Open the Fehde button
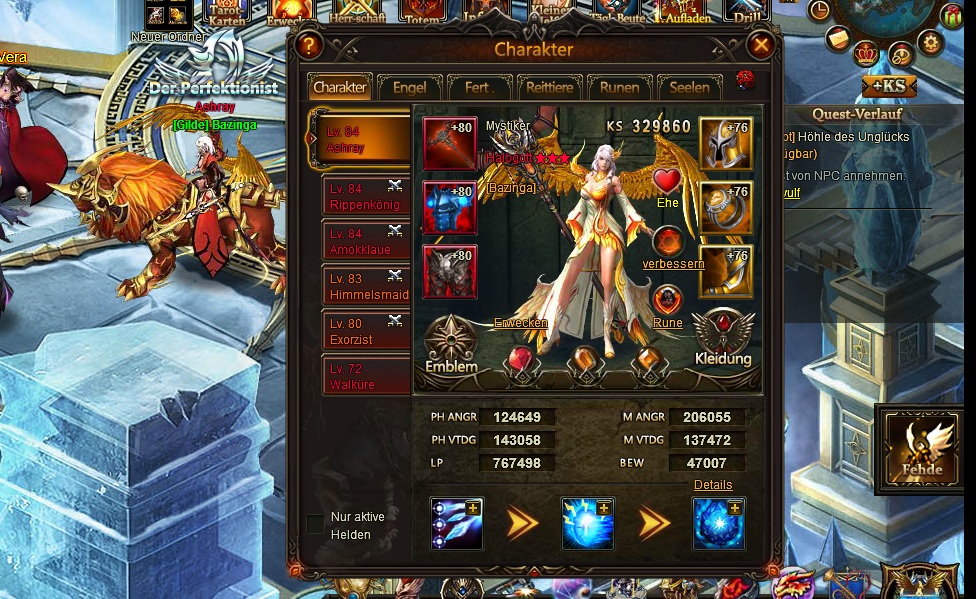The width and height of the screenshot is (976, 599). tap(921, 449)
